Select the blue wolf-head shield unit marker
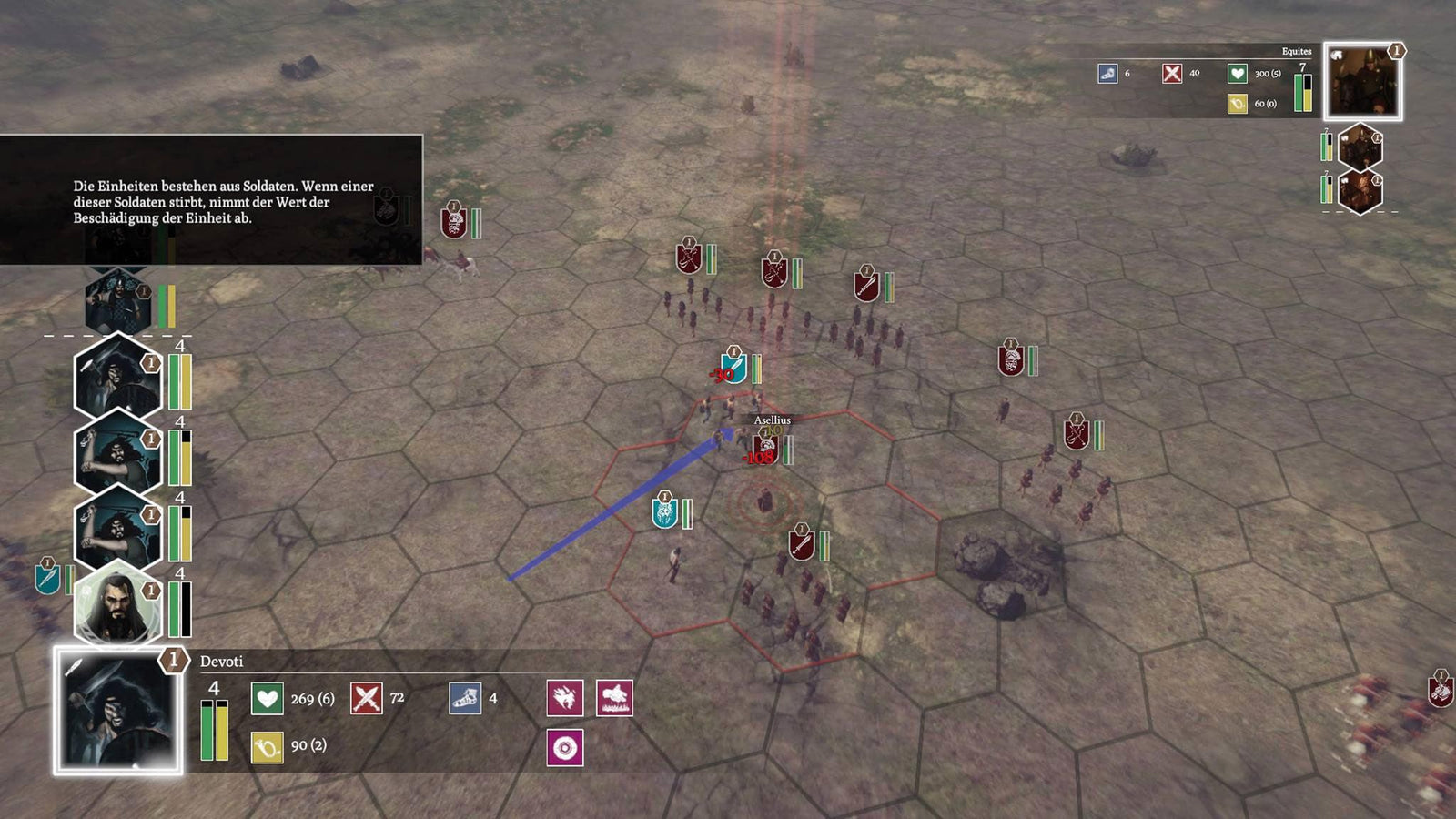This screenshot has height=819, width=1456. [664, 513]
